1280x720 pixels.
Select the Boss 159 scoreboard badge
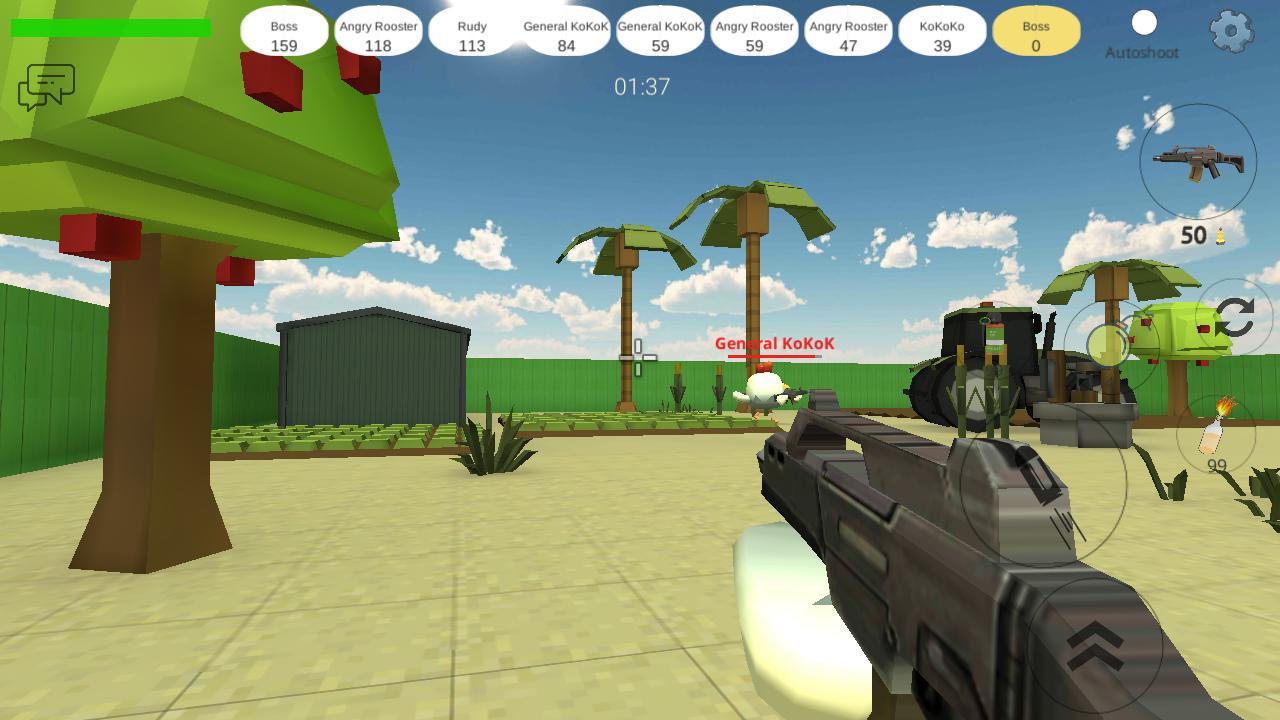(283, 31)
